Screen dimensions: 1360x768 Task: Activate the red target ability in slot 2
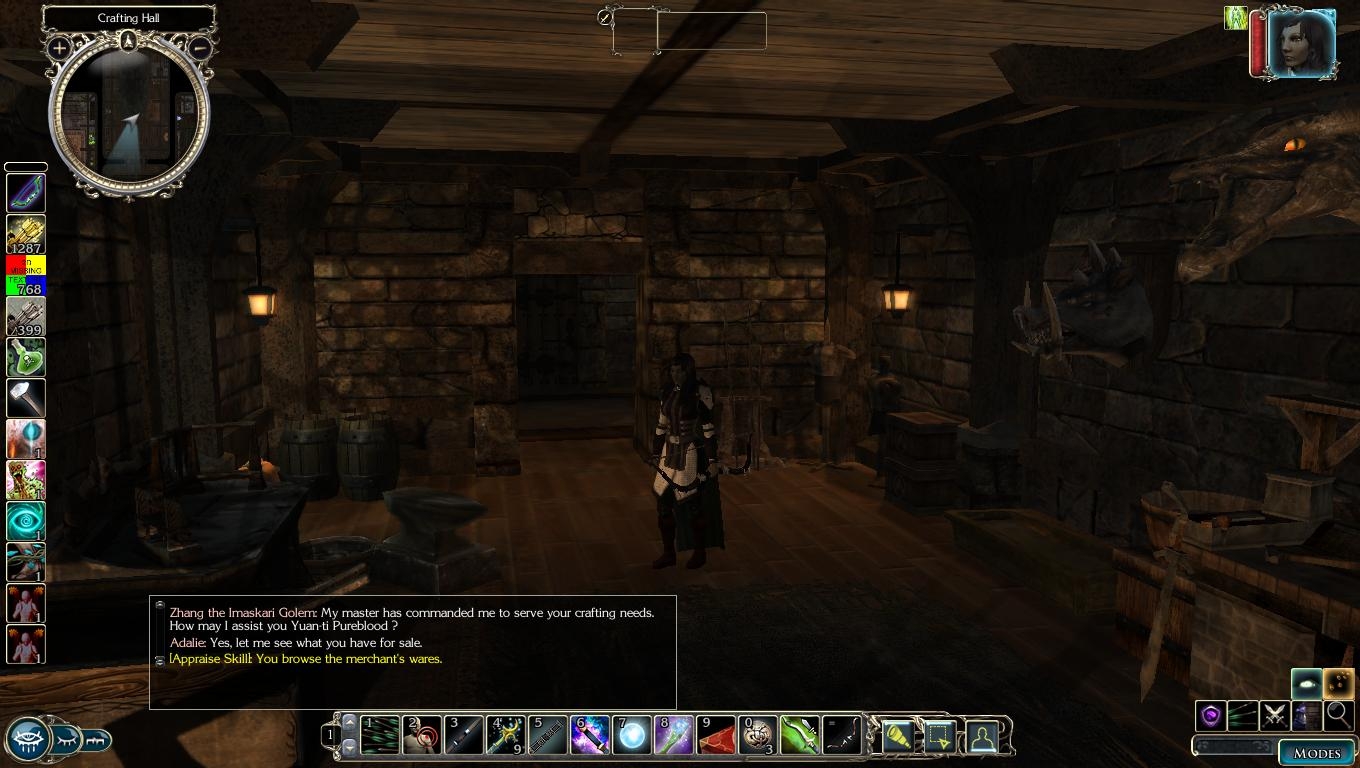[x=421, y=736]
